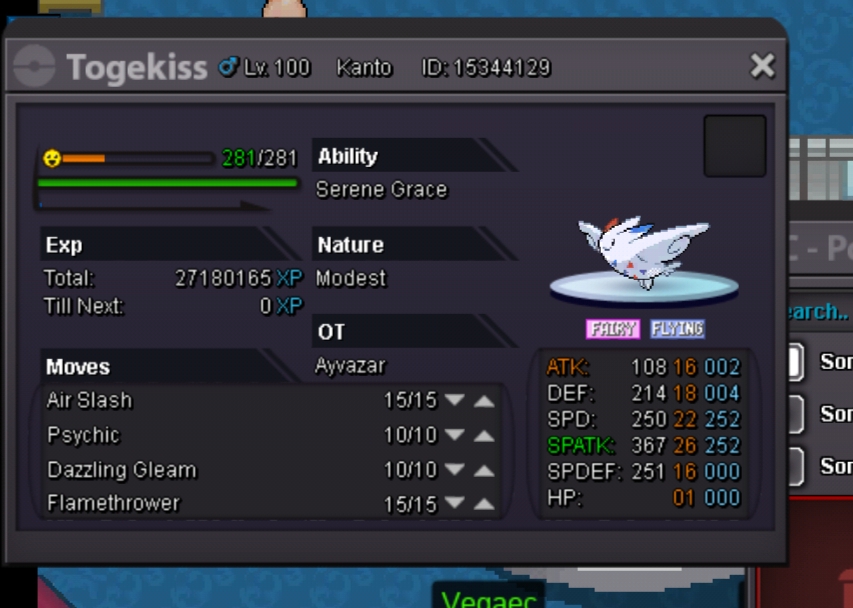
Task: Move Dazzling Gleam down in the move list
Action: click(455, 470)
